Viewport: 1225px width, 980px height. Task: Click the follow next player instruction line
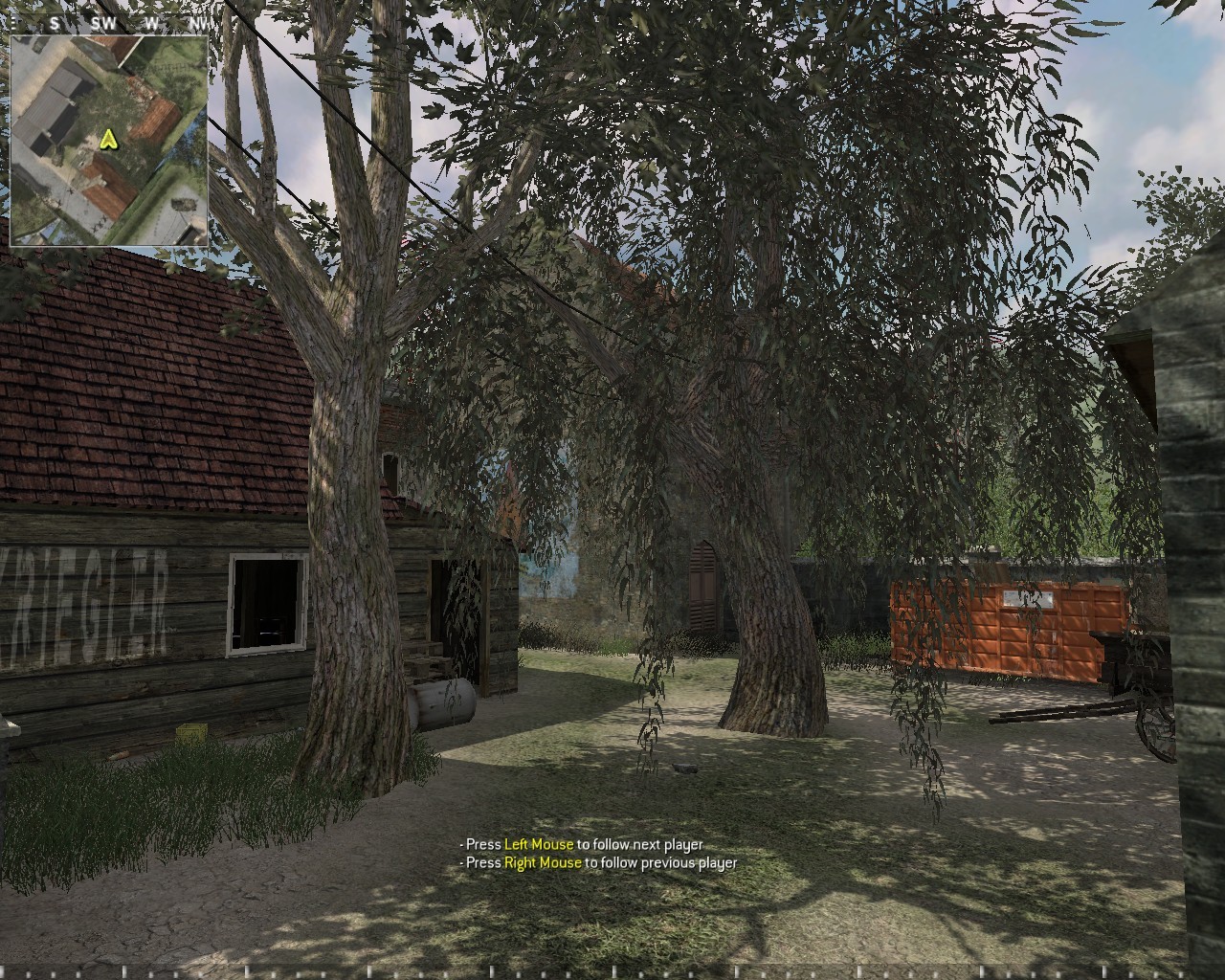coord(581,845)
